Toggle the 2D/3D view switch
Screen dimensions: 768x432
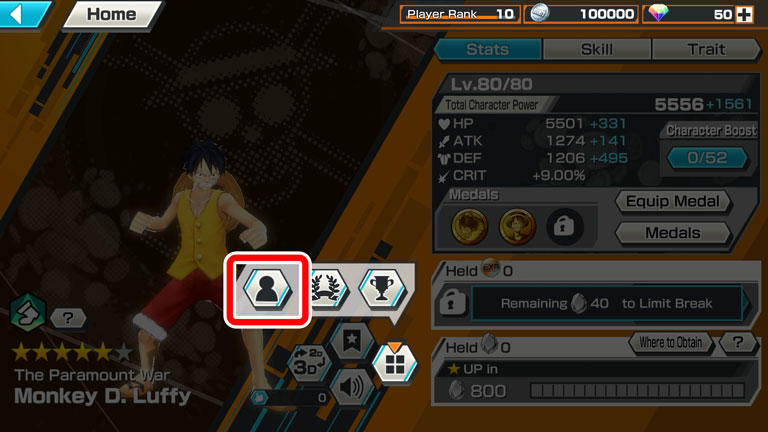(x=307, y=363)
